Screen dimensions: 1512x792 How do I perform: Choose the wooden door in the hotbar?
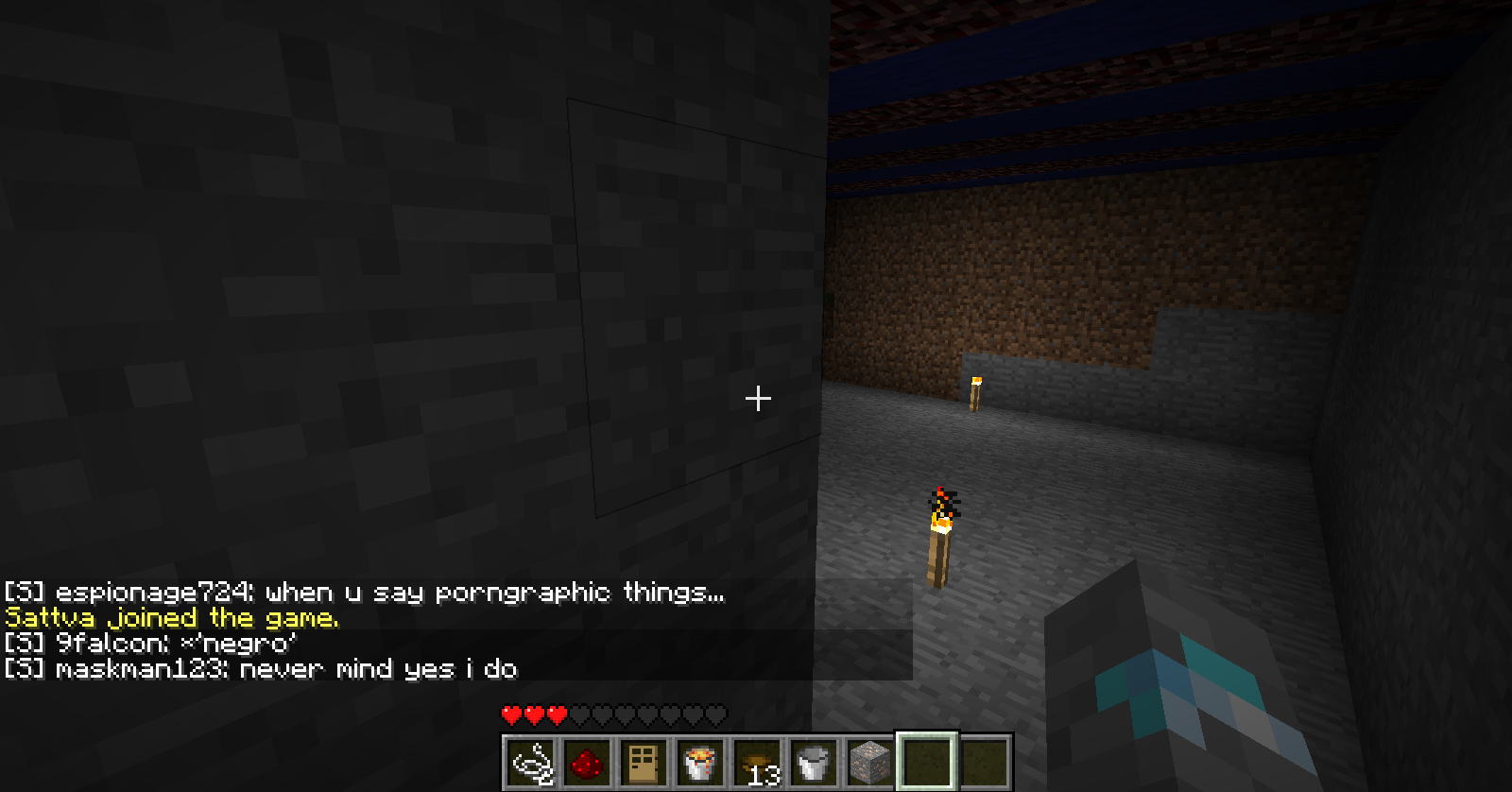(643, 762)
